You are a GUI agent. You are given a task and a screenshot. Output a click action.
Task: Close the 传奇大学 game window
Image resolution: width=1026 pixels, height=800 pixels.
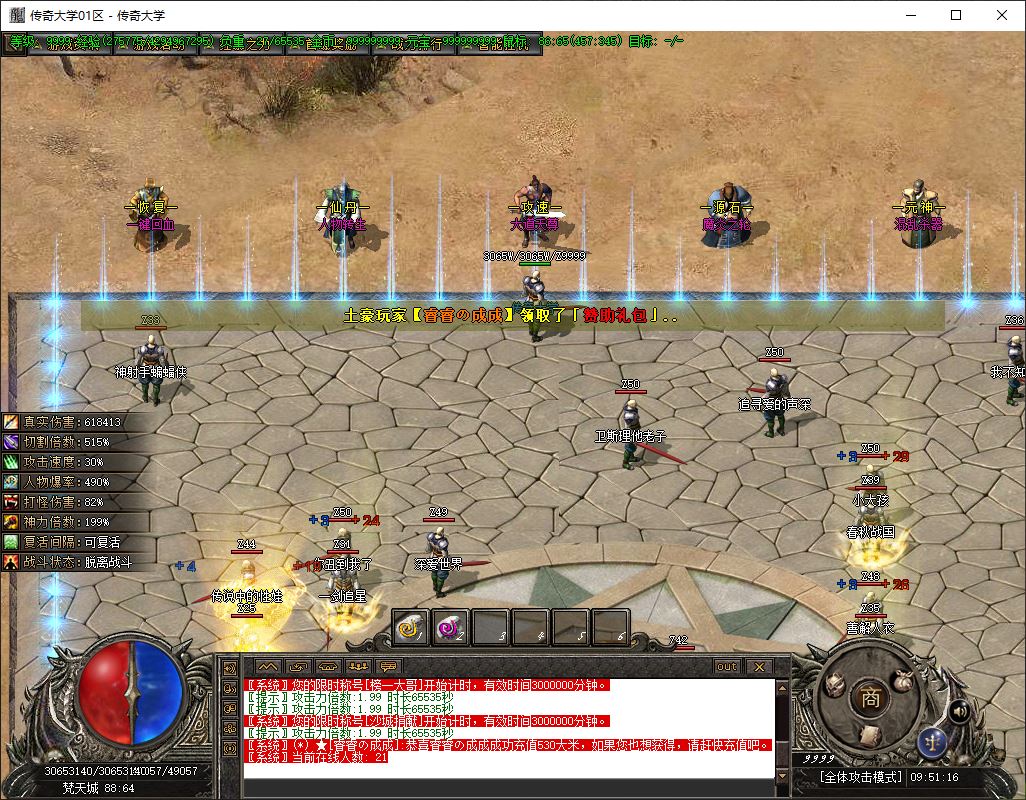click(x=1002, y=15)
